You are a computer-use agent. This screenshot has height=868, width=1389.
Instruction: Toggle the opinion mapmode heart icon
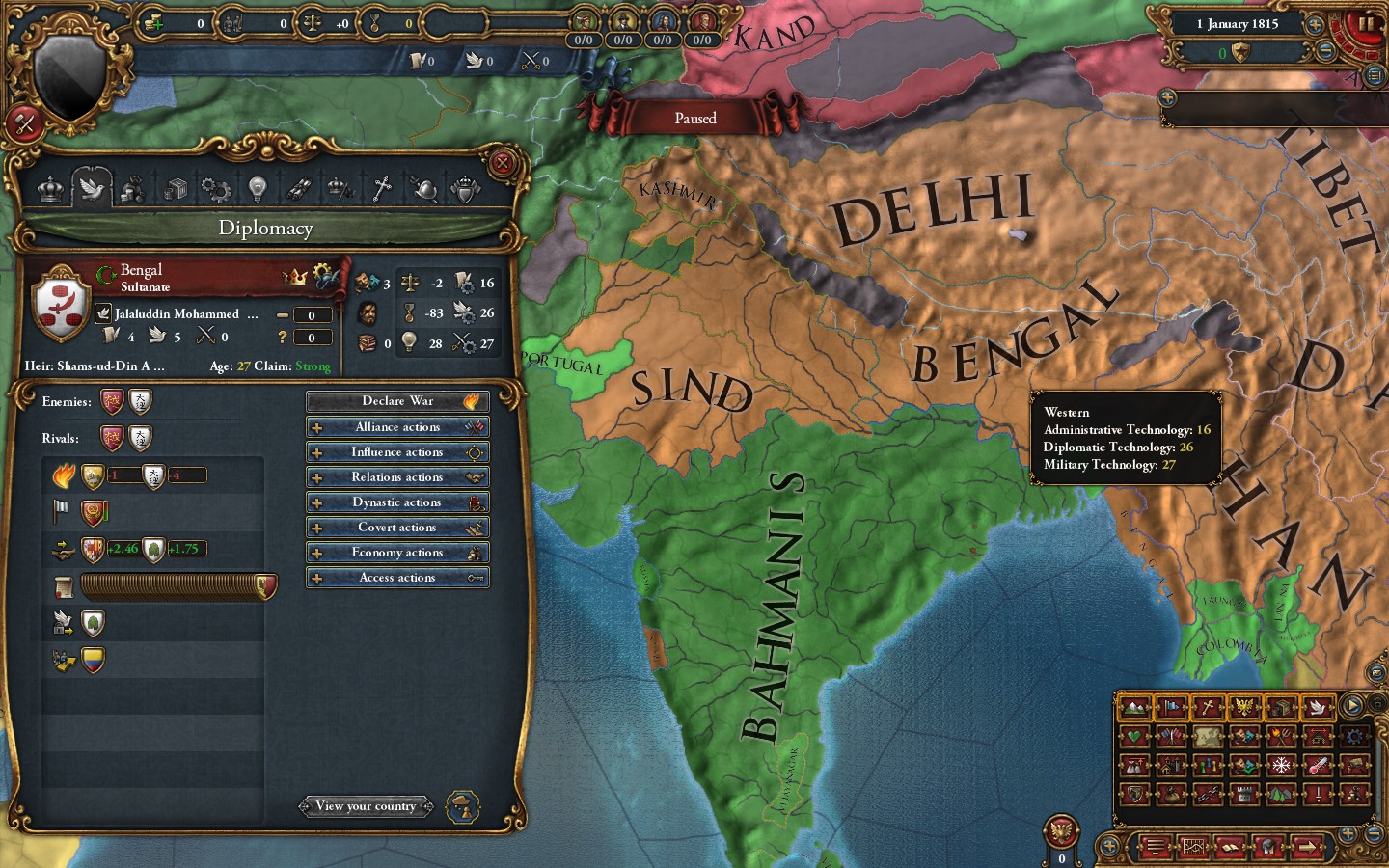pyautogui.click(x=1133, y=737)
